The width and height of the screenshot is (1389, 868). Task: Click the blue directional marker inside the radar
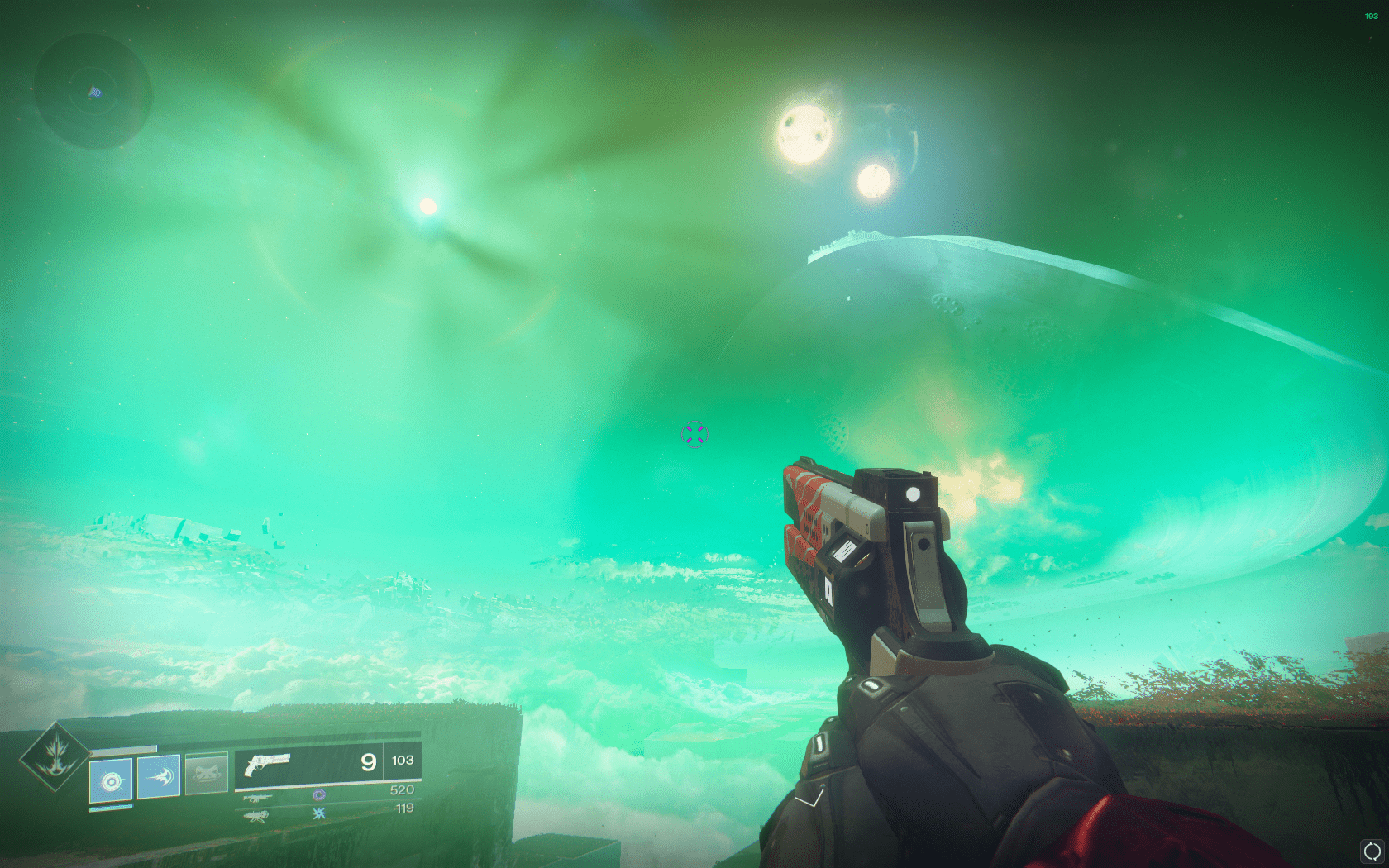tap(93, 92)
